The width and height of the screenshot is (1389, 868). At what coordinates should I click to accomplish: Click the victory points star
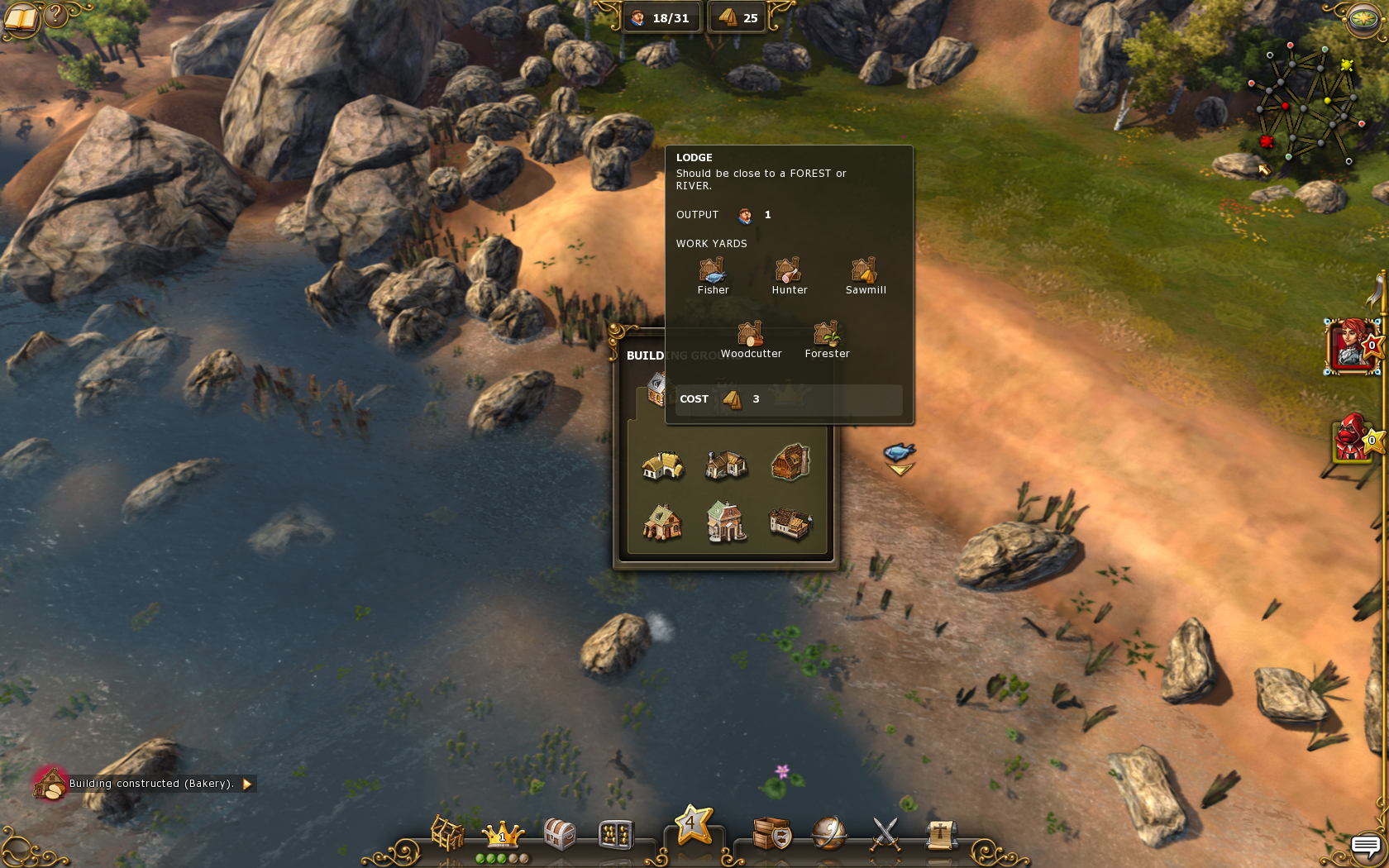[694, 824]
